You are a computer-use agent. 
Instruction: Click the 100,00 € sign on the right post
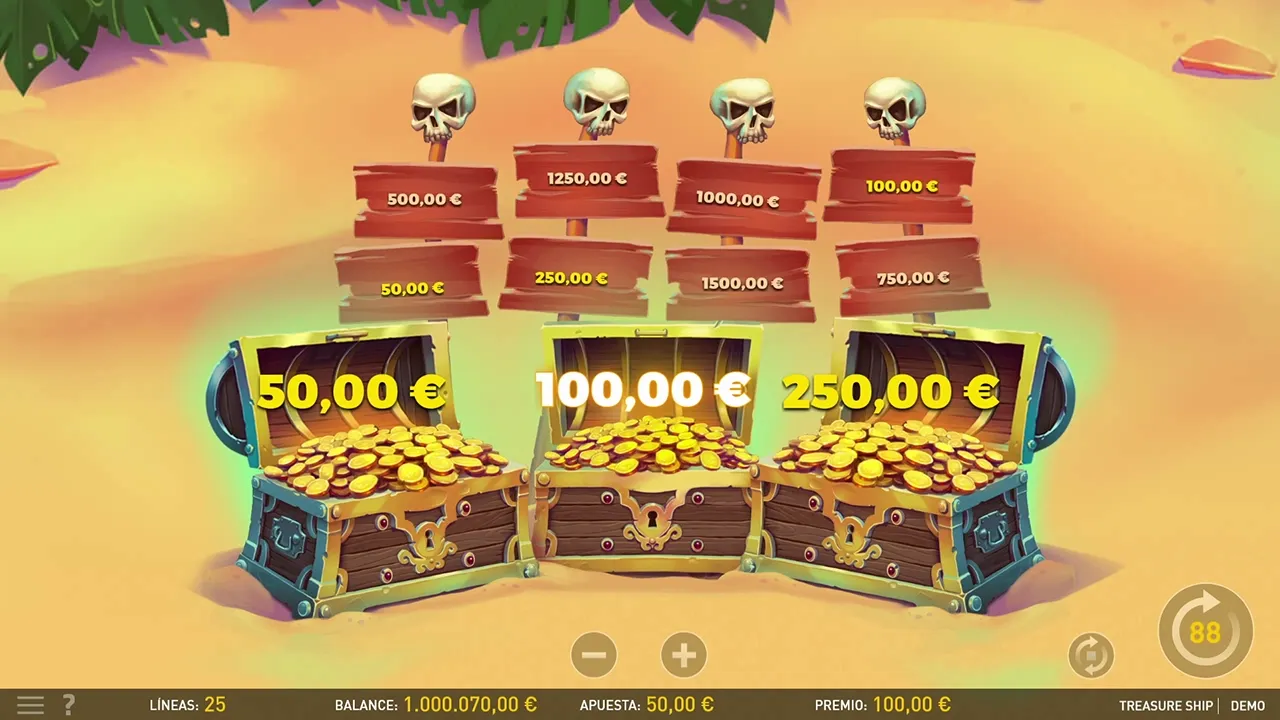tap(901, 185)
